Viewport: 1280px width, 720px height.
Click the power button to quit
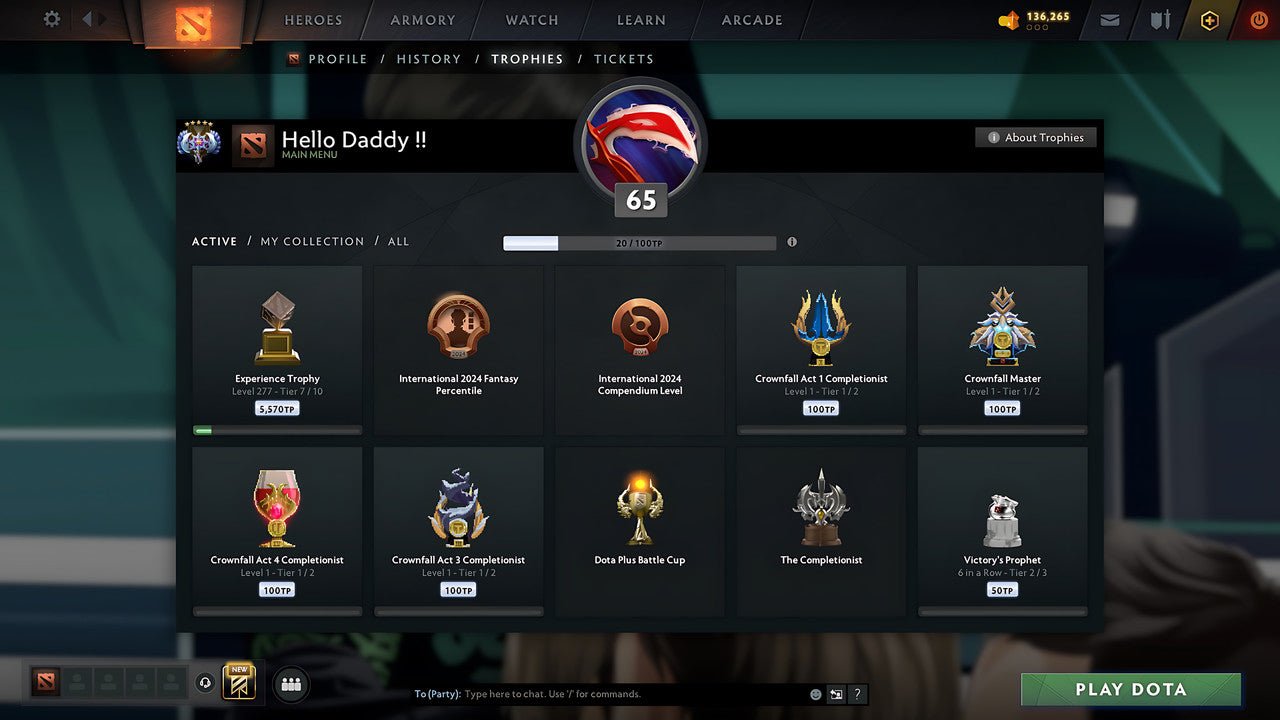click(1258, 20)
